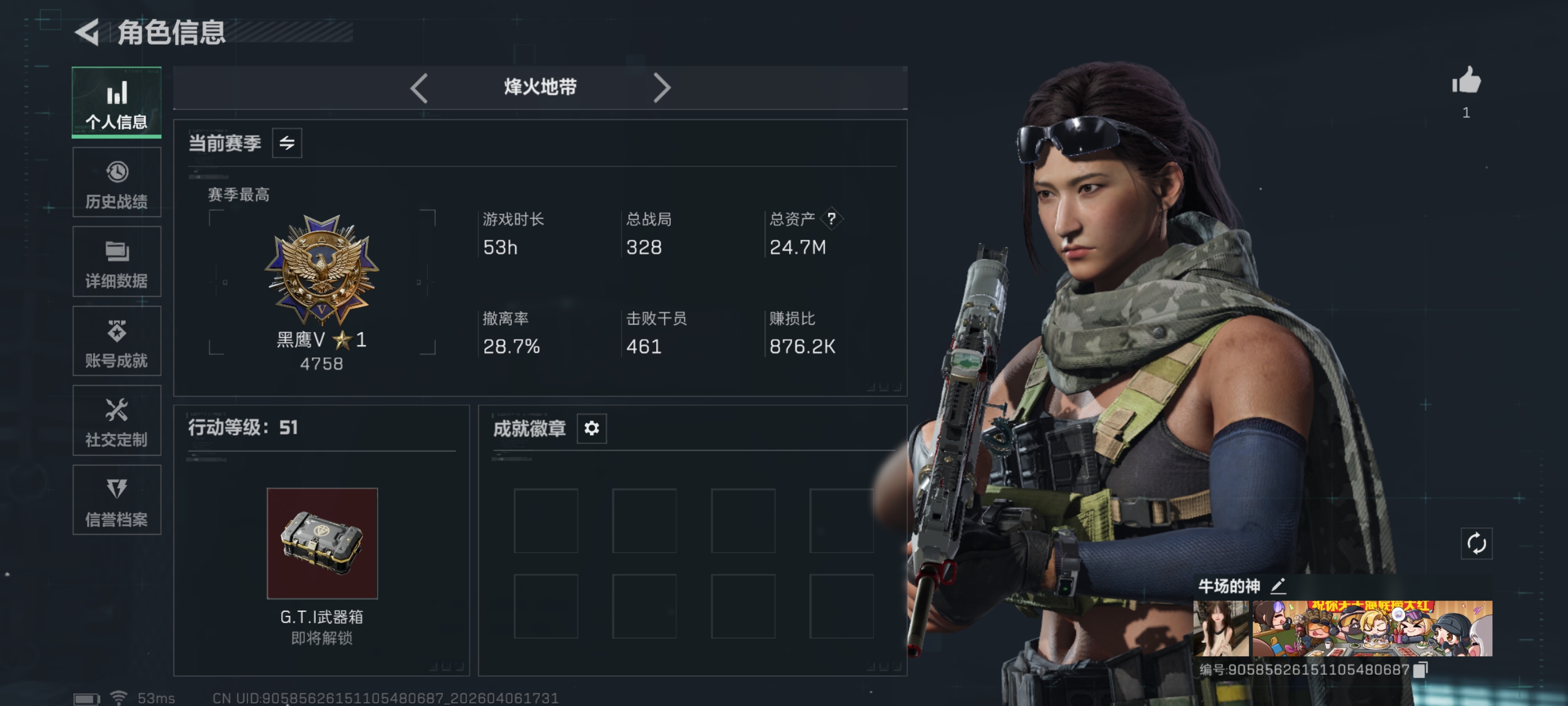The image size is (1568, 706).
Task: Open the 成就徽章 gear settings
Action: (591, 428)
